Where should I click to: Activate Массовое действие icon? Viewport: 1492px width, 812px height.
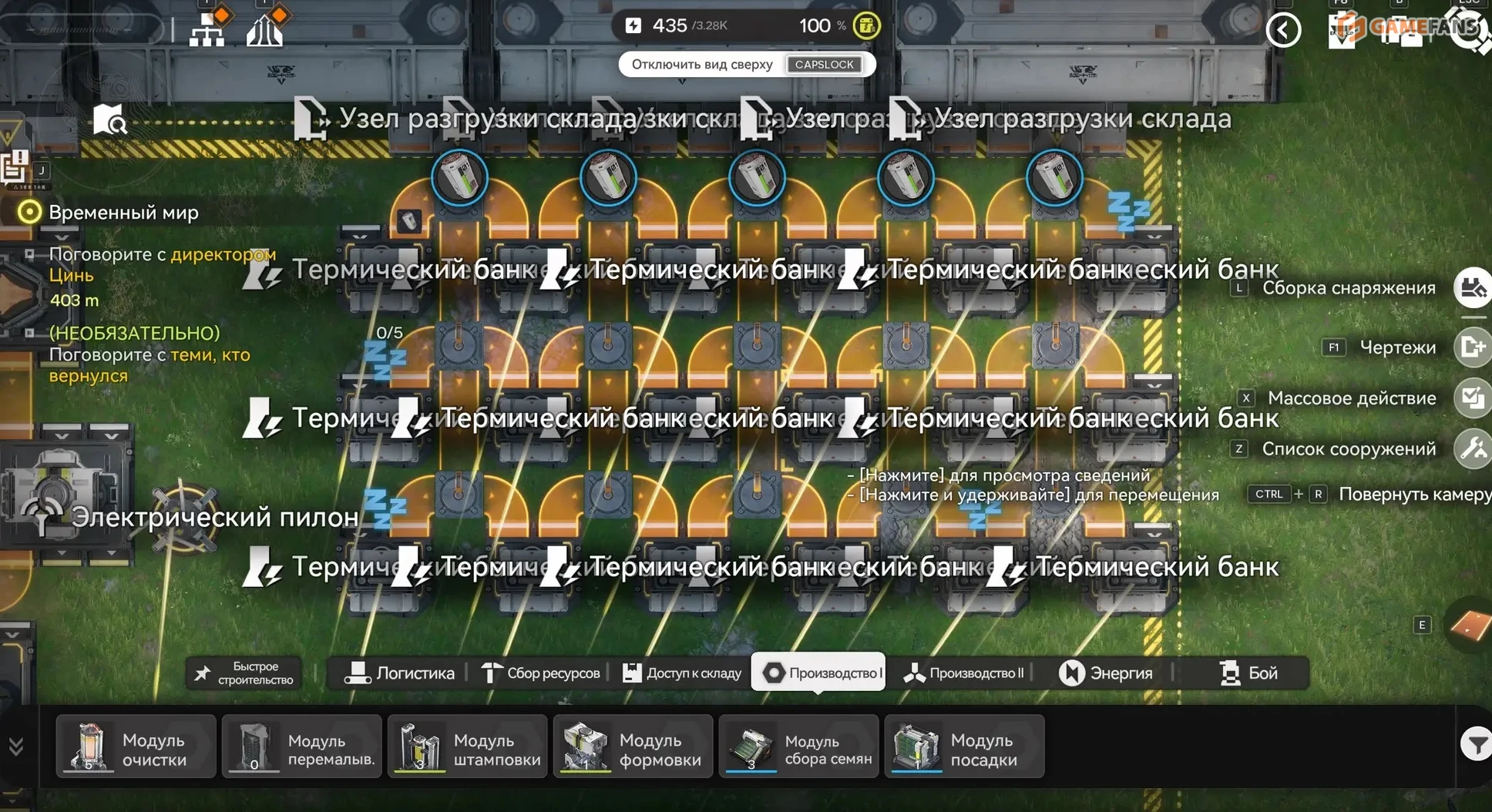point(1473,398)
